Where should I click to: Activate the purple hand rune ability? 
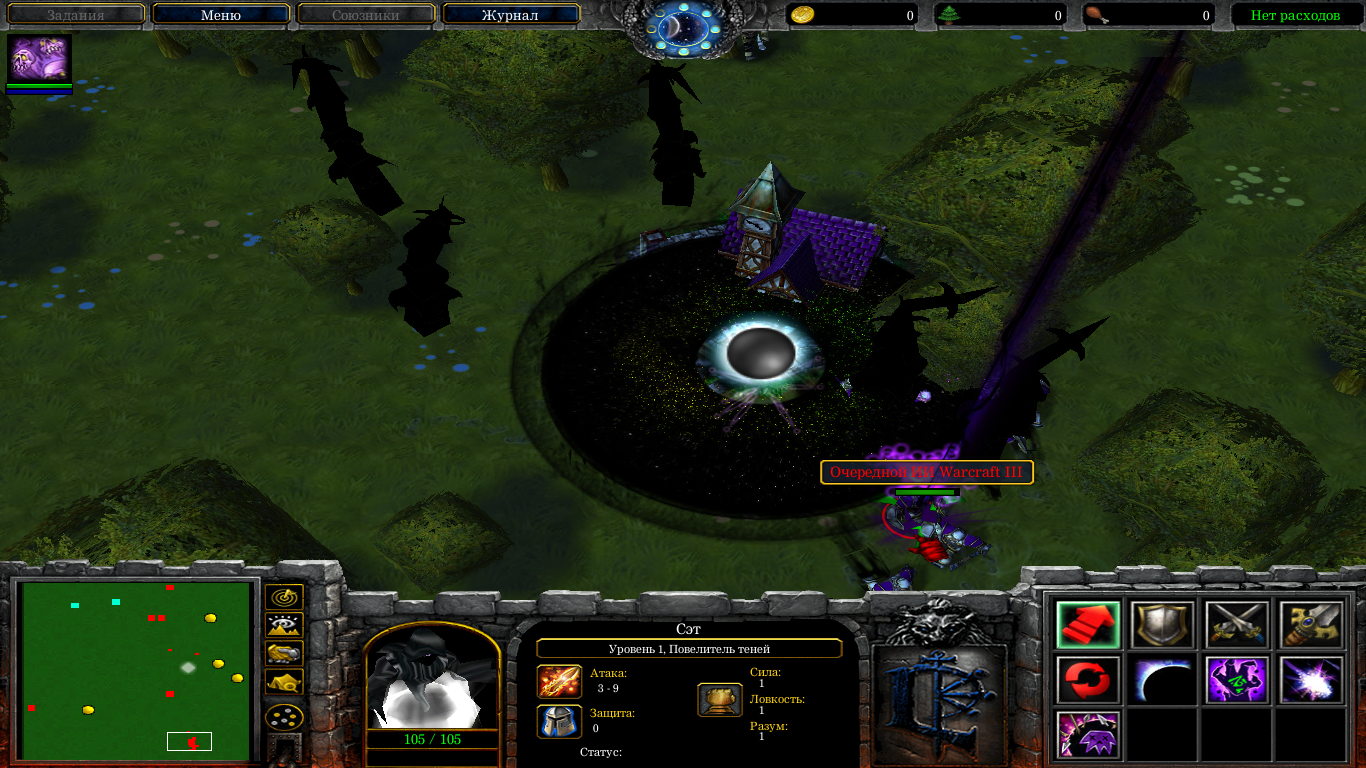[1237, 681]
